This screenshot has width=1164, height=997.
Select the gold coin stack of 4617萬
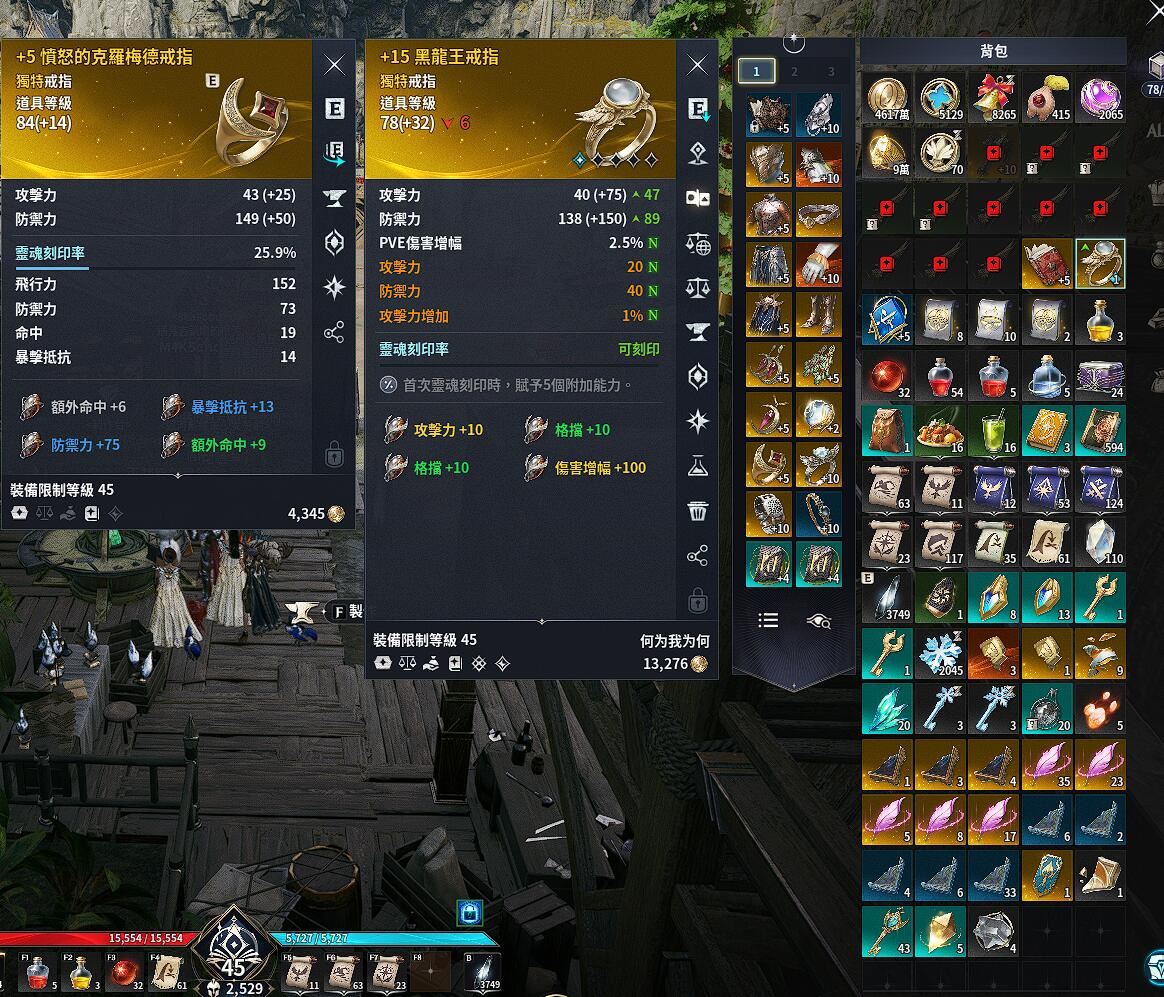click(886, 98)
